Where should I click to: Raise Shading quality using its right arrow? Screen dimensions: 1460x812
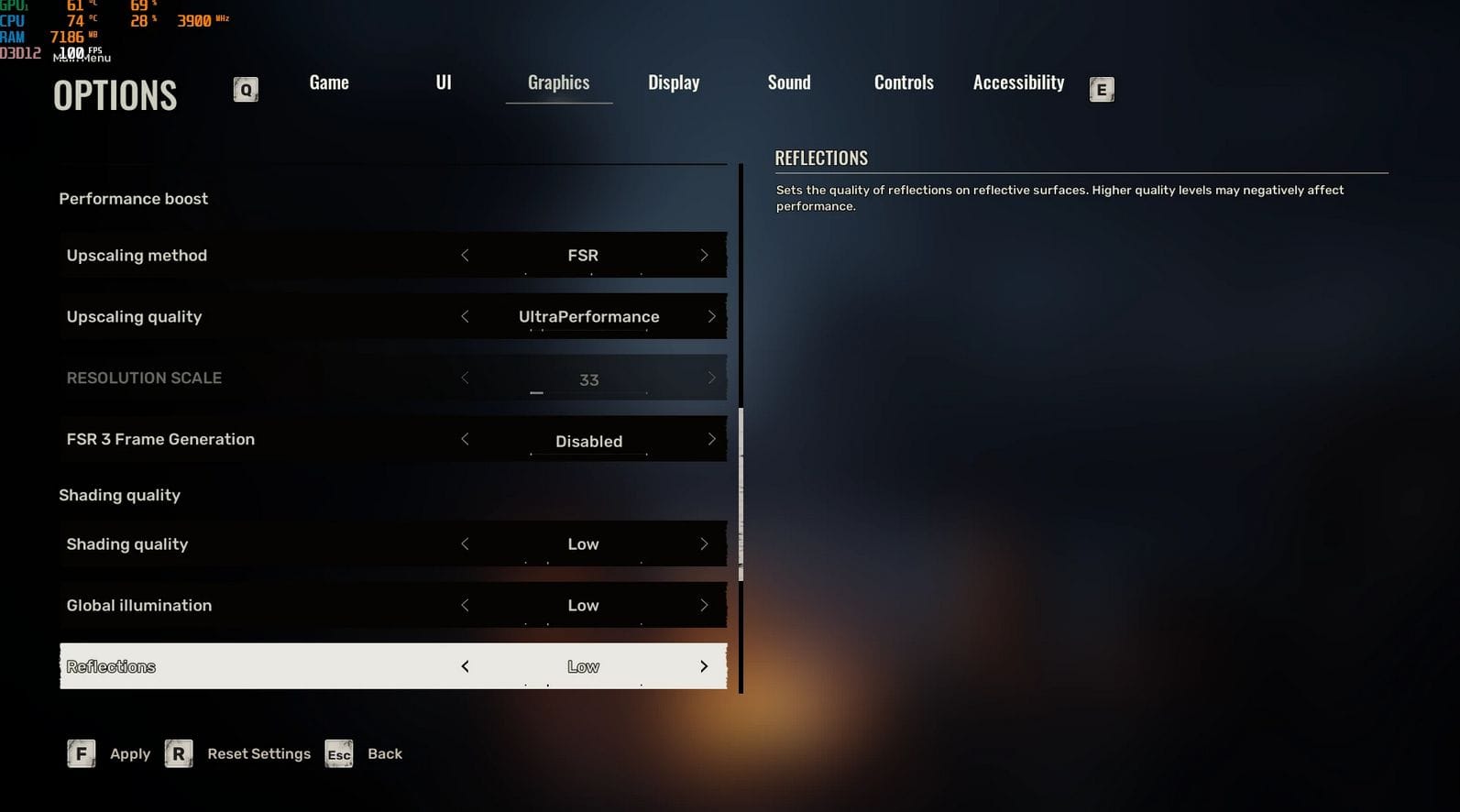click(x=704, y=544)
